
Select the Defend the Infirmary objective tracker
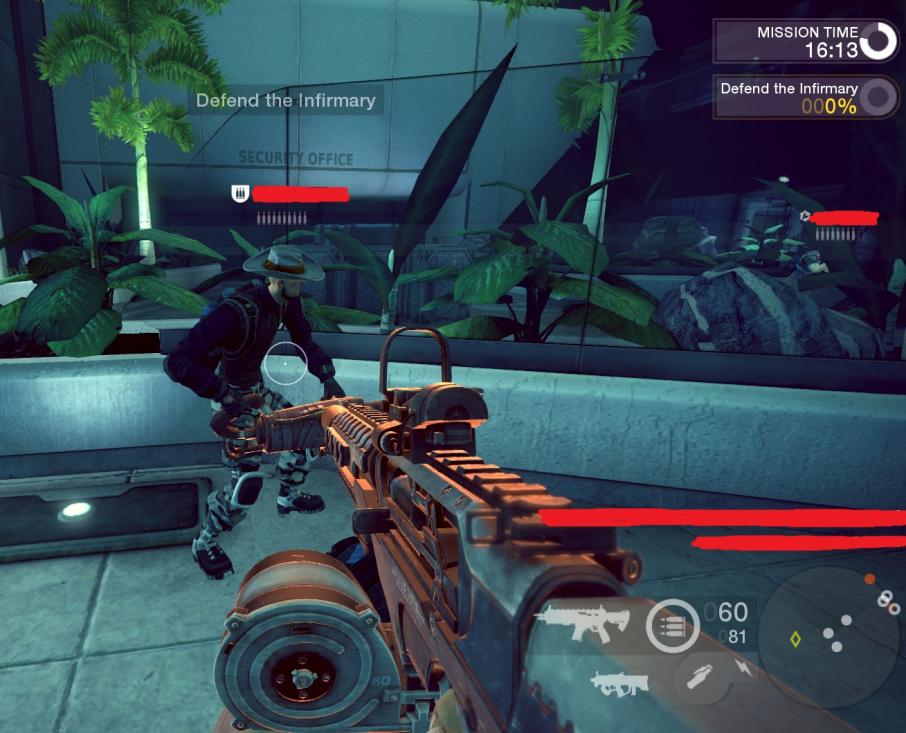(x=804, y=97)
